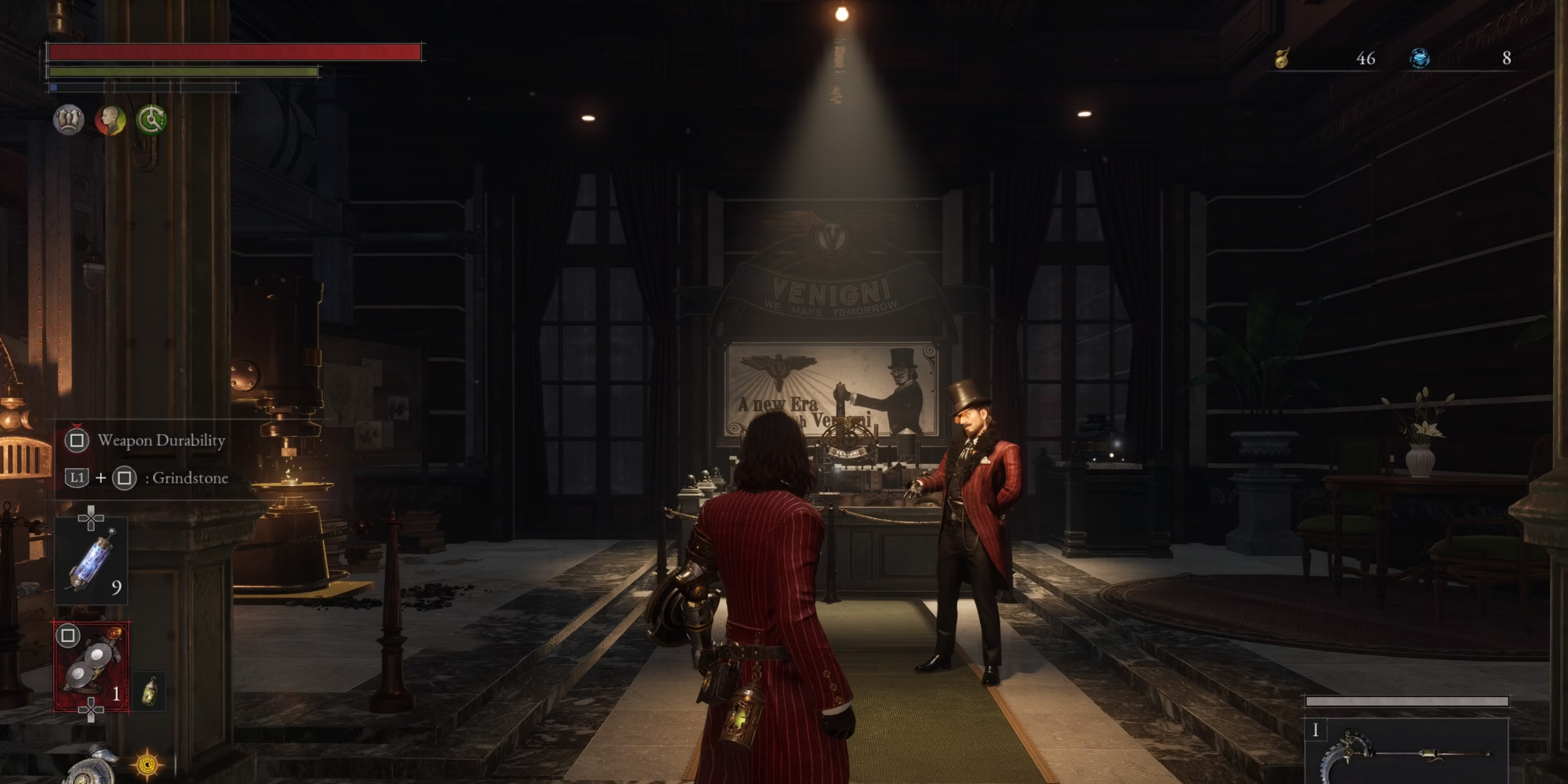Select the yellow spiral sun icon

point(147,763)
